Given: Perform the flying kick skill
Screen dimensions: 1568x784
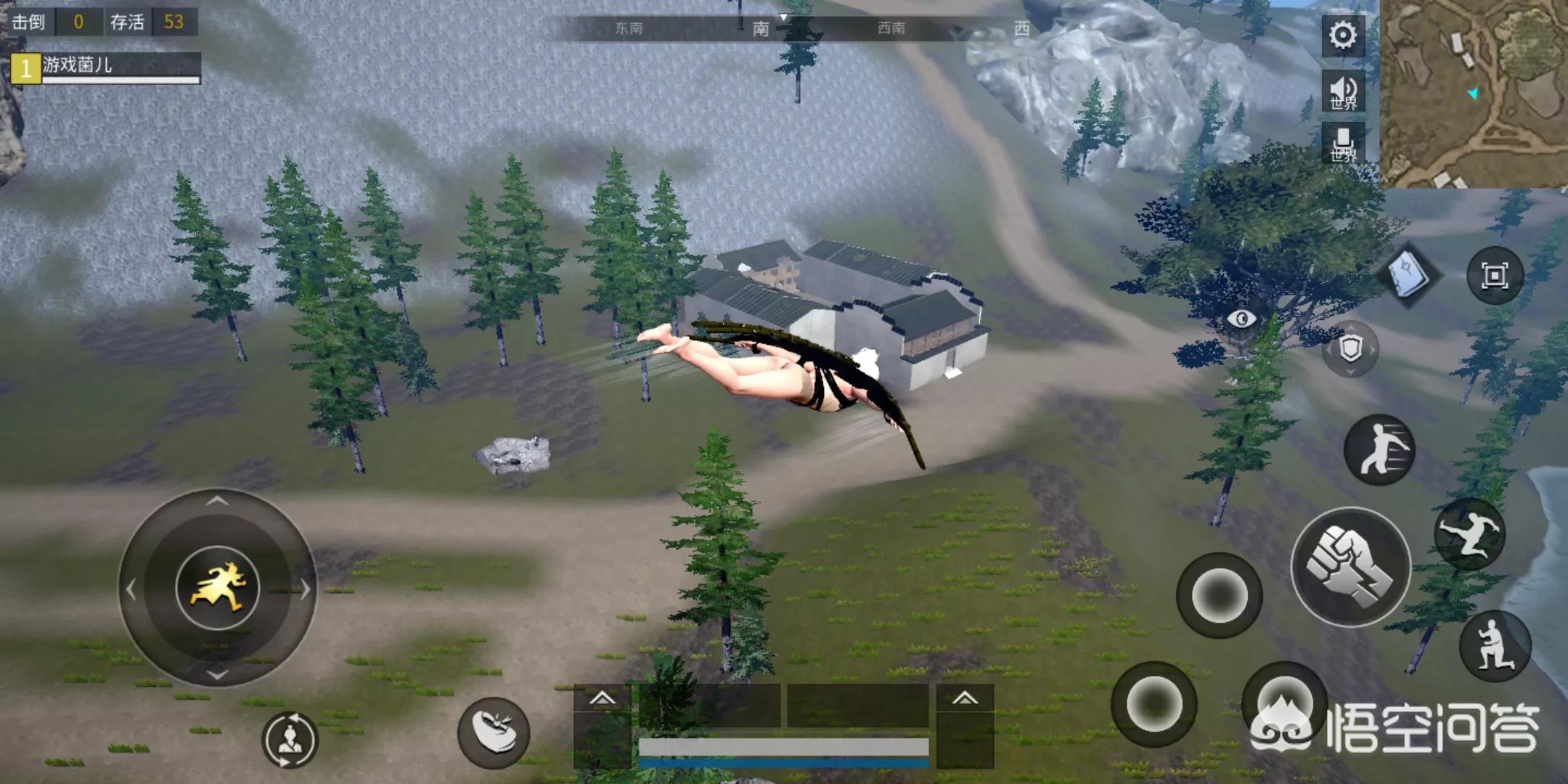Looking at the screenshot, I should [x=1469, y=534].
